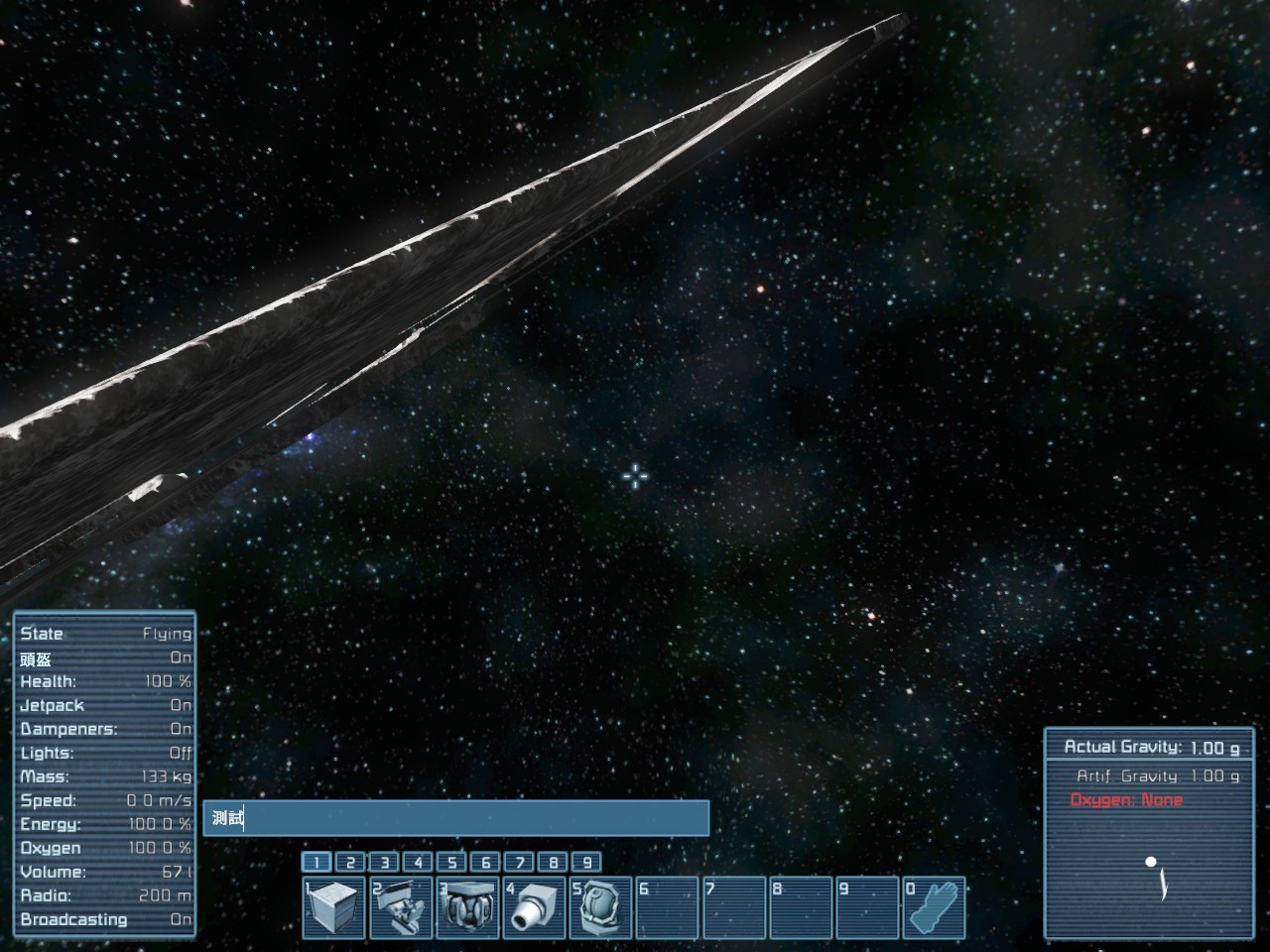The height and width of the screenshot is (952, 1270).
Task: Go to toolbar page 5
Action: coord(451,863)
